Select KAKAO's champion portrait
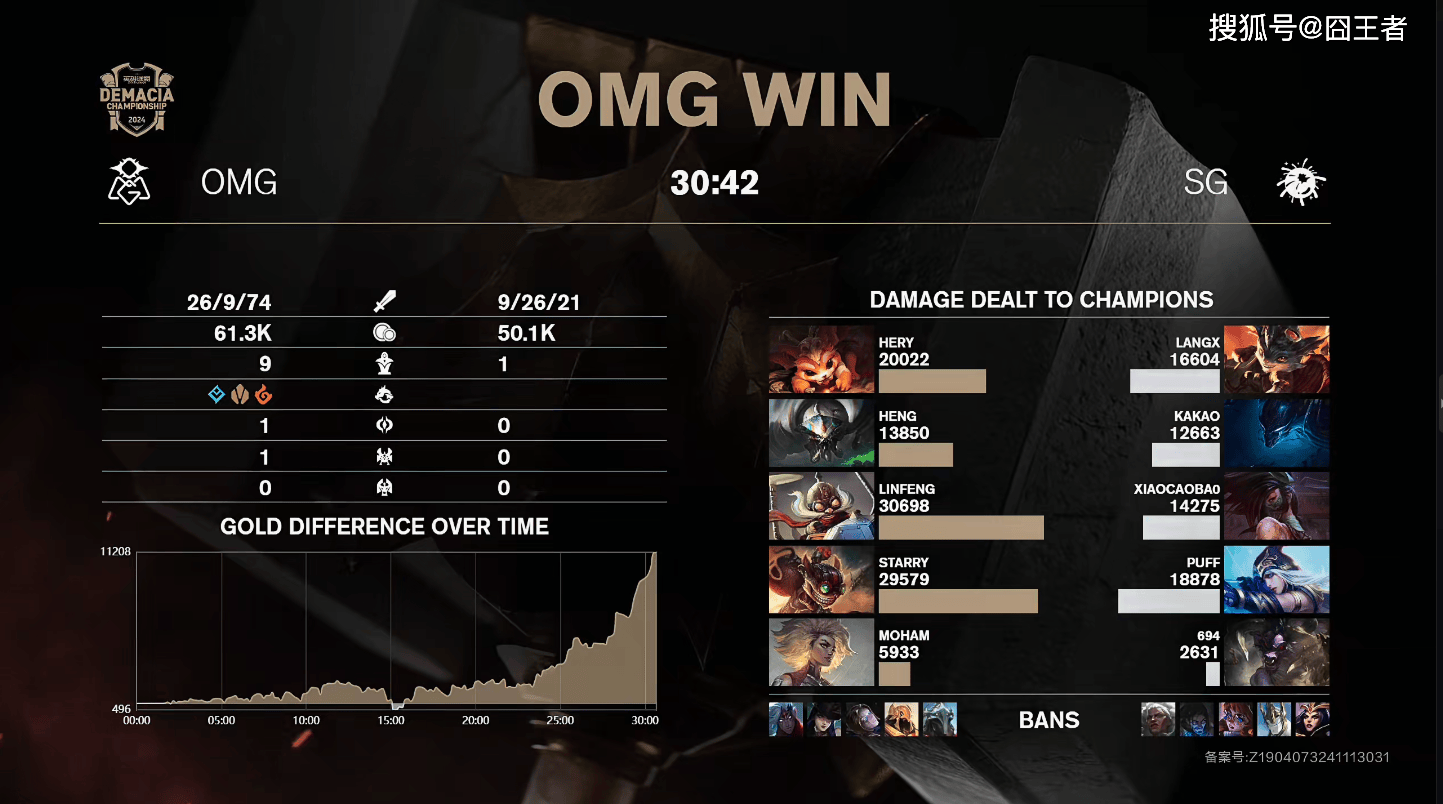 pyautogui.click(x=1276, y=433)
